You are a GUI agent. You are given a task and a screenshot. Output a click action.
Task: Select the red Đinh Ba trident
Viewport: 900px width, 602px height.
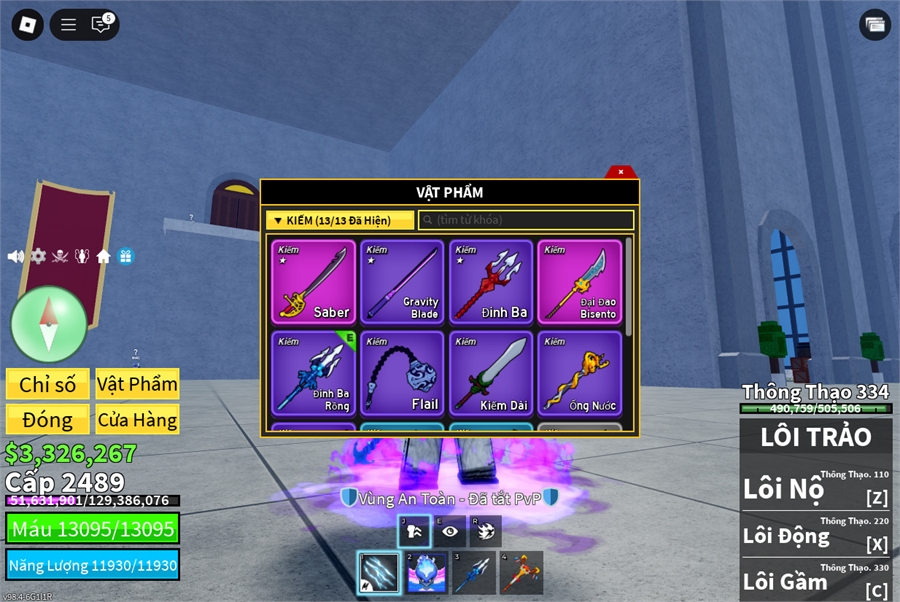pos(491,281)
